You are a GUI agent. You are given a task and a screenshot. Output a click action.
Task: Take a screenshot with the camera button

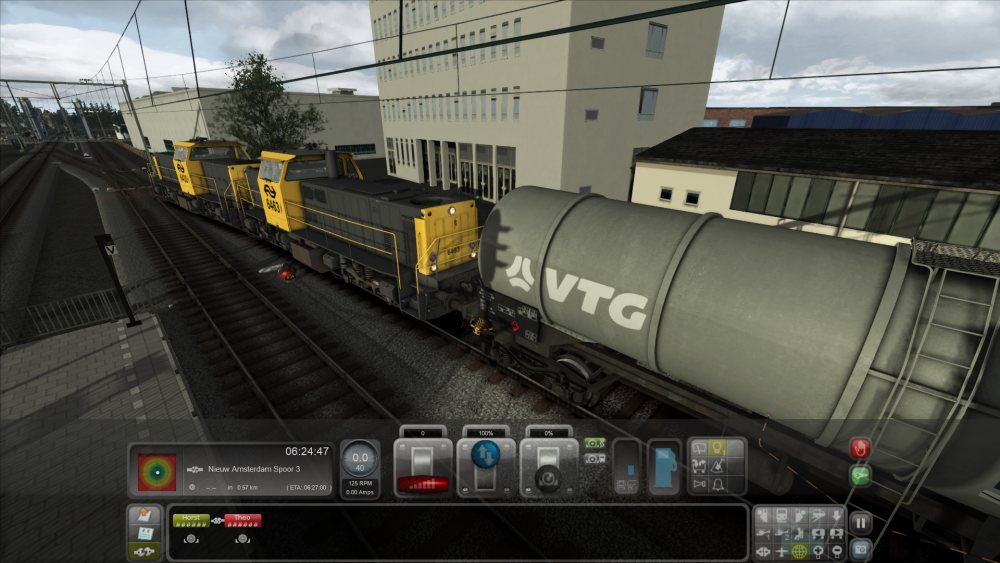click(x=860, y=548)
